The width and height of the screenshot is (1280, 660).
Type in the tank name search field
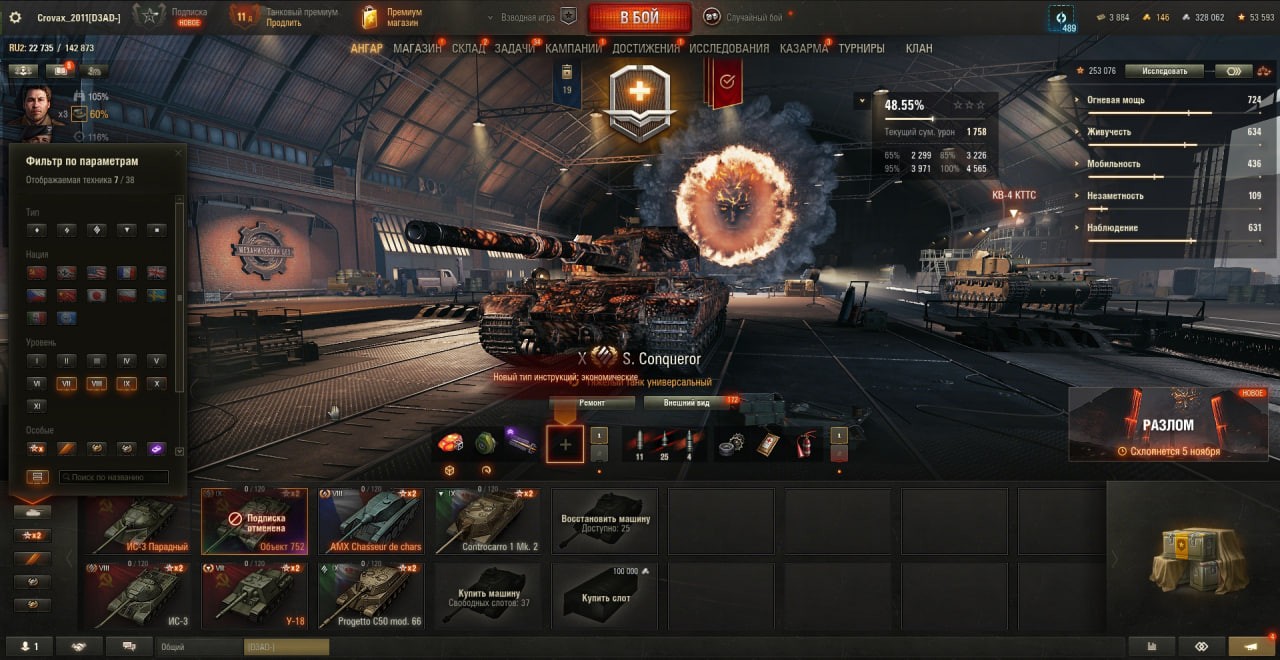[x=113, y=478]
